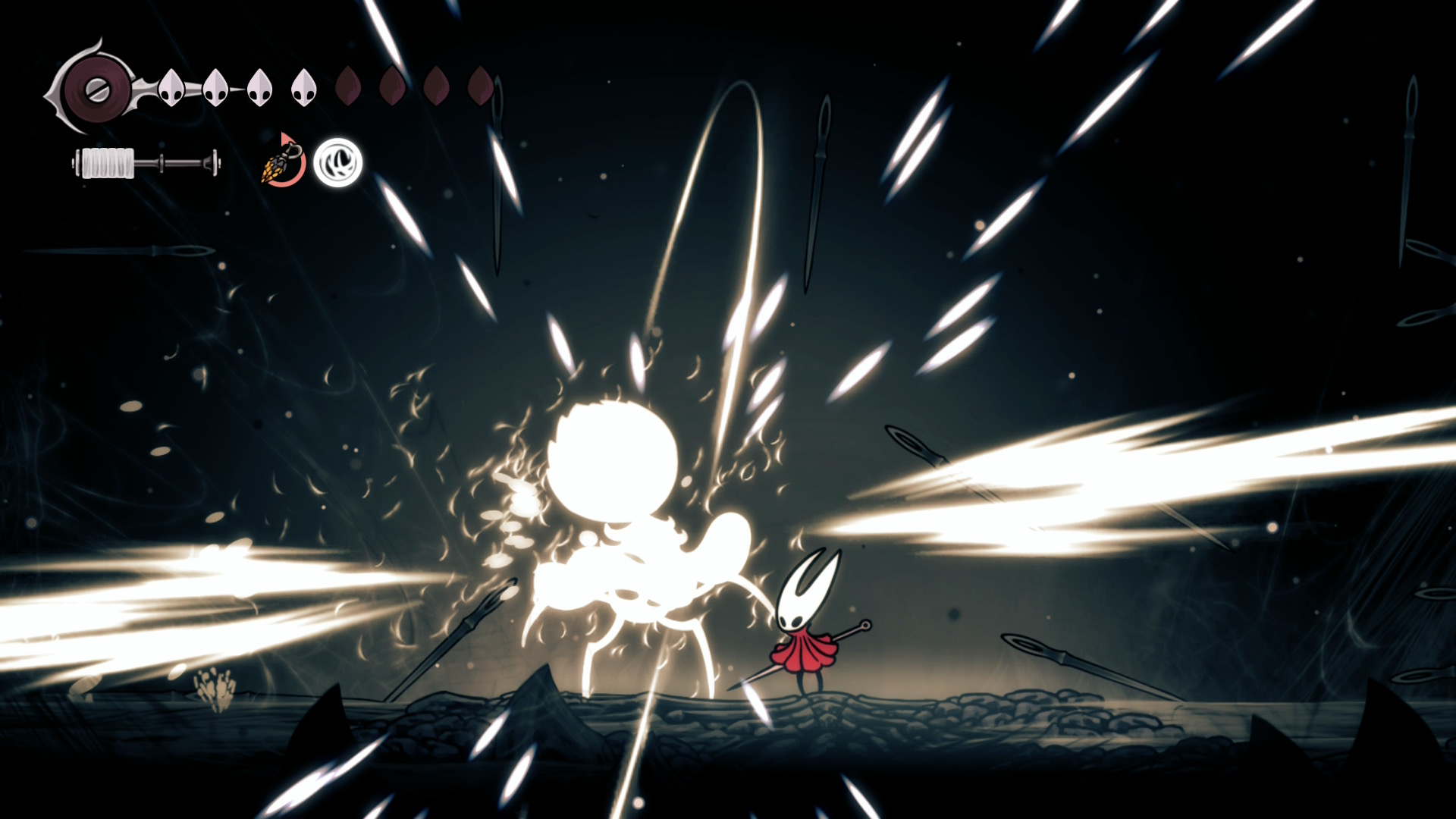Activate the glowing white silk skill icon
This screenshot has height=819, width=1456.
pyautogui.click(x=338, y=162)
